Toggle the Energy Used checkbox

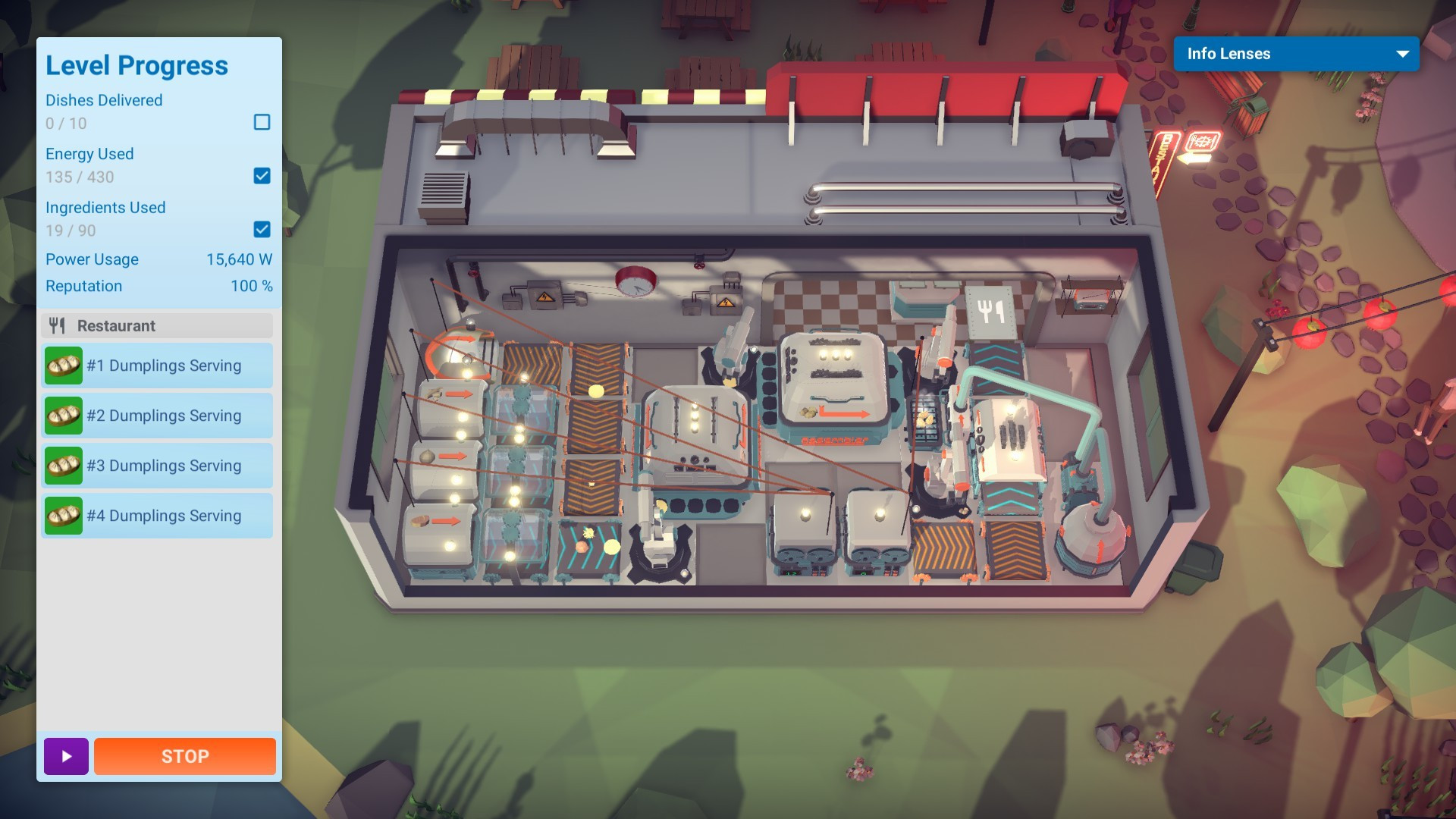[x=262, y=176]
